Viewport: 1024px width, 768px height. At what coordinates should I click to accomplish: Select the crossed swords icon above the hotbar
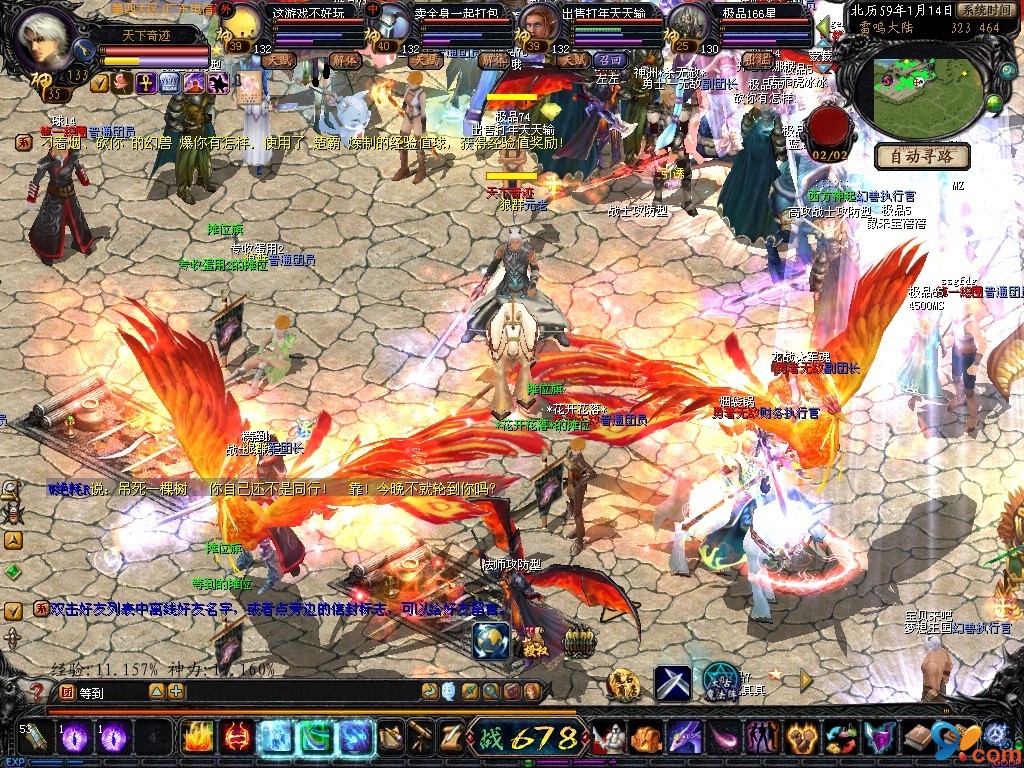(x=673, y=683)
